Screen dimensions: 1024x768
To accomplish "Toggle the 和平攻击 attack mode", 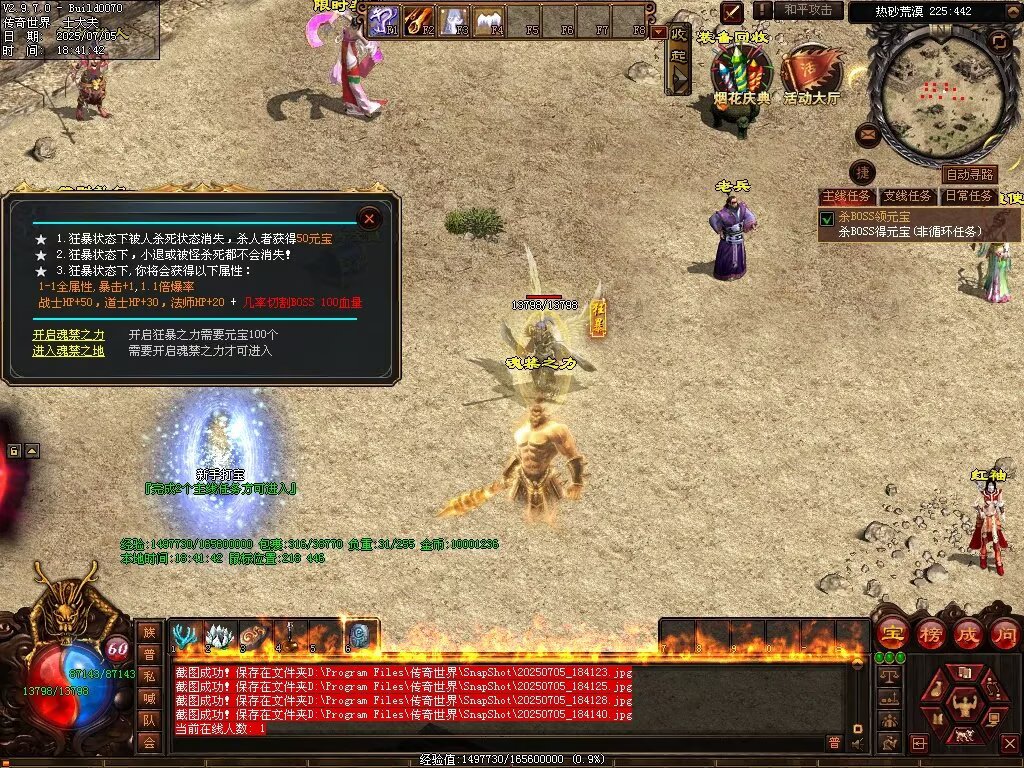I will pyautogui.click(x=807, y=10).
